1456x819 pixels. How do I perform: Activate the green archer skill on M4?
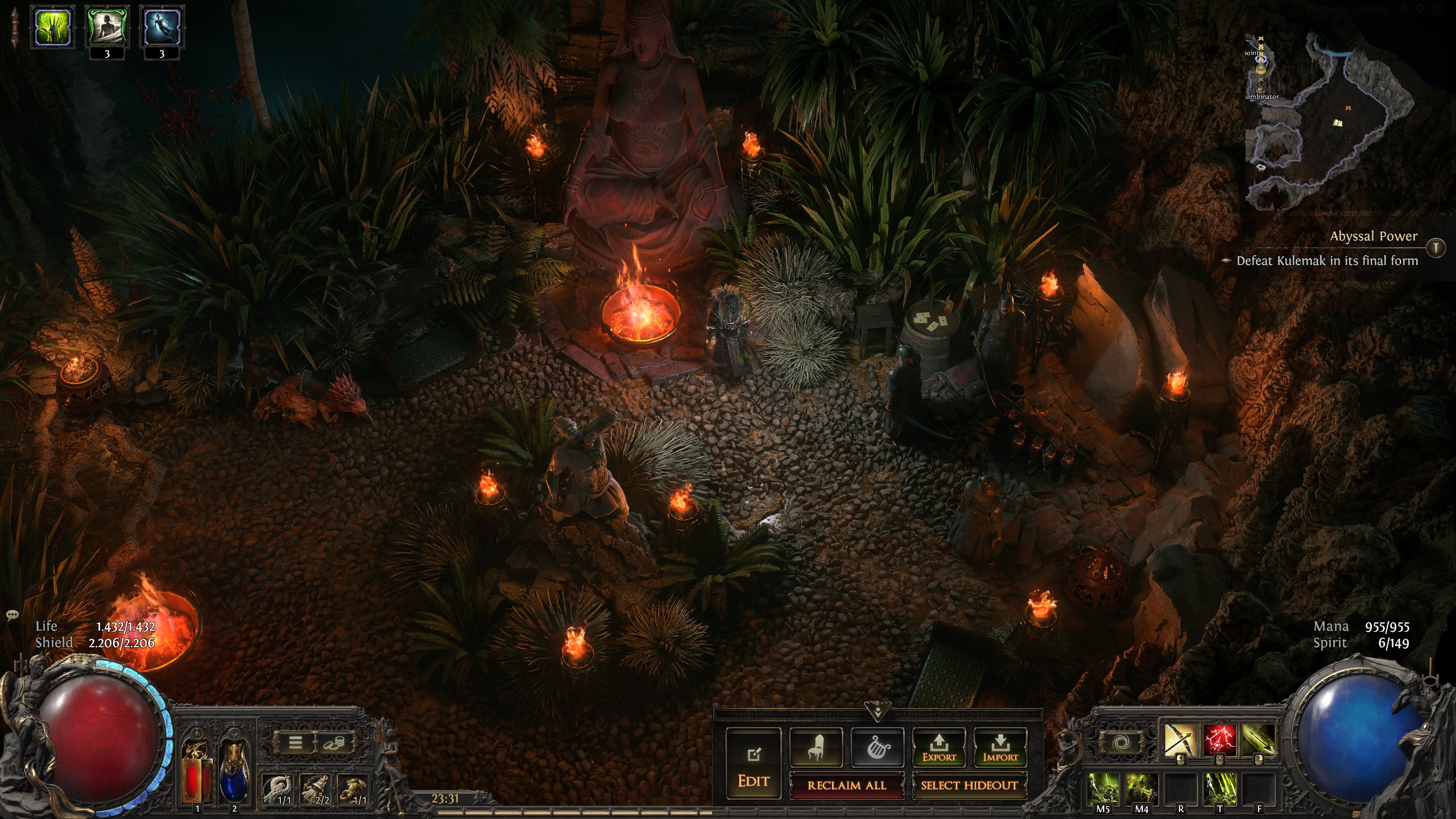(x=1141, y=788)
